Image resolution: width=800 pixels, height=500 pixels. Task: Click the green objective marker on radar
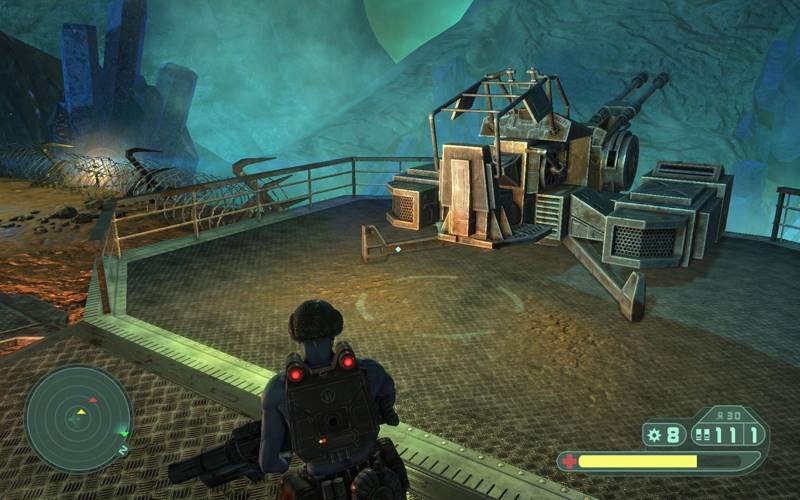point(122,433)
